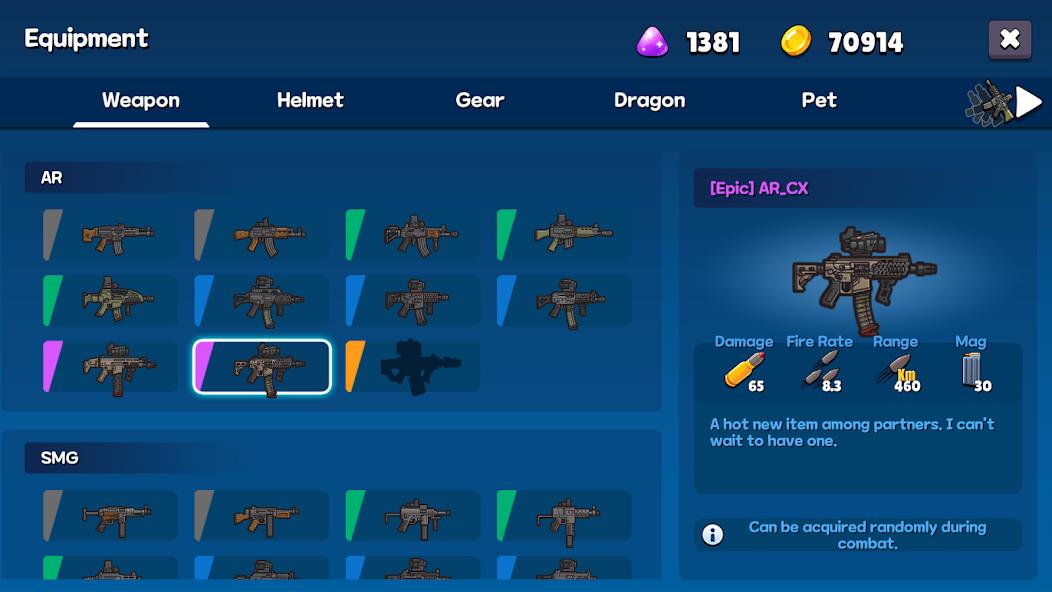The image size is (1052, 592).
Task: Select the highlighted Epic AR_CX weapon slot
Action: [262, 367]
